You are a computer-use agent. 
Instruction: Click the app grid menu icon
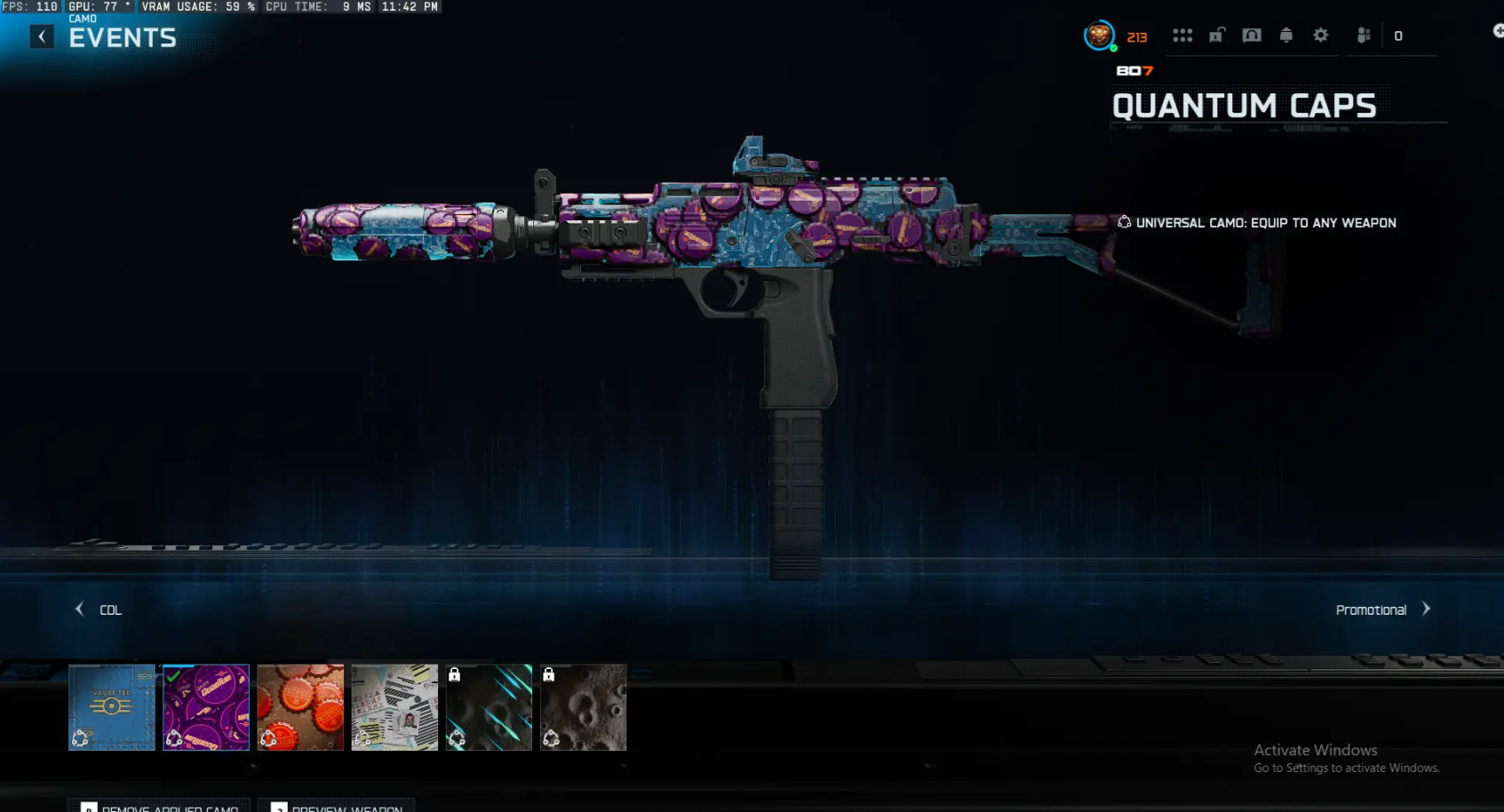tap(1182, 35)
